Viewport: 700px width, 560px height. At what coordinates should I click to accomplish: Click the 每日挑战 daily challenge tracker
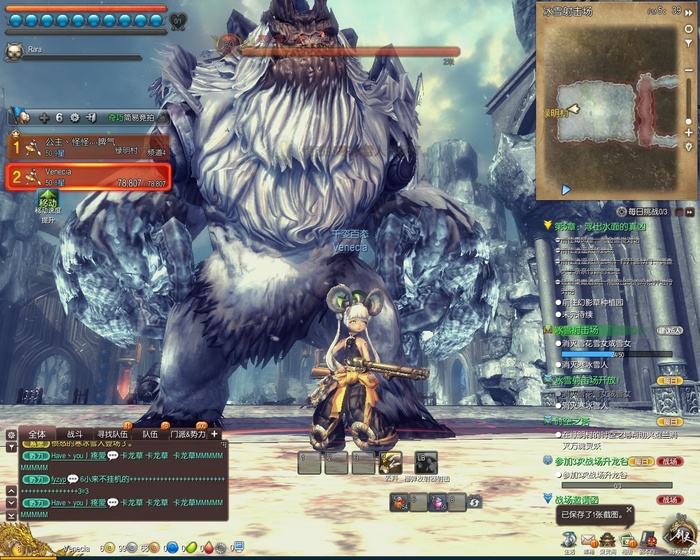(638, 212)
